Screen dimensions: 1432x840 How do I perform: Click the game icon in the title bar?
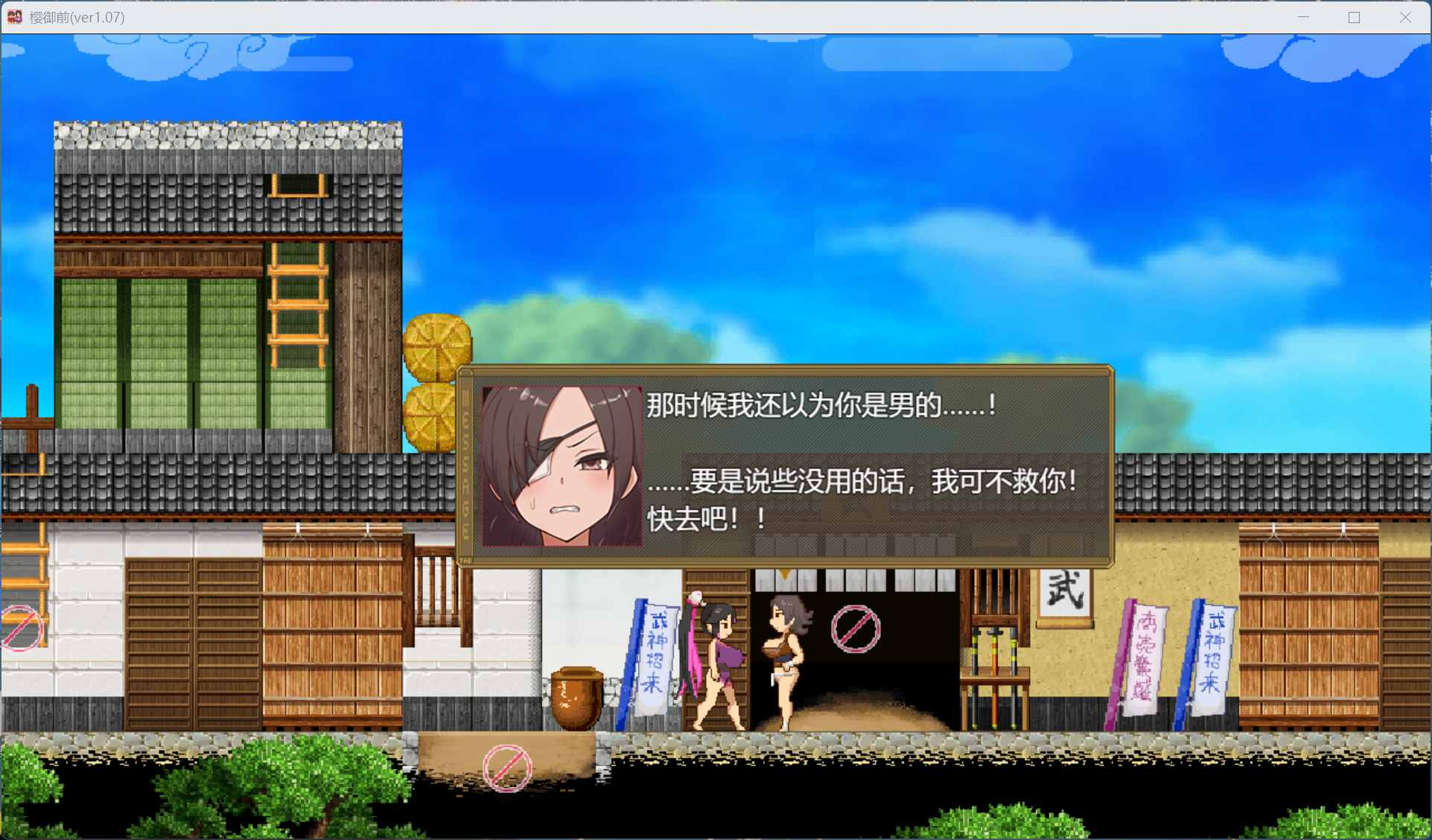(x=13, y=16)
